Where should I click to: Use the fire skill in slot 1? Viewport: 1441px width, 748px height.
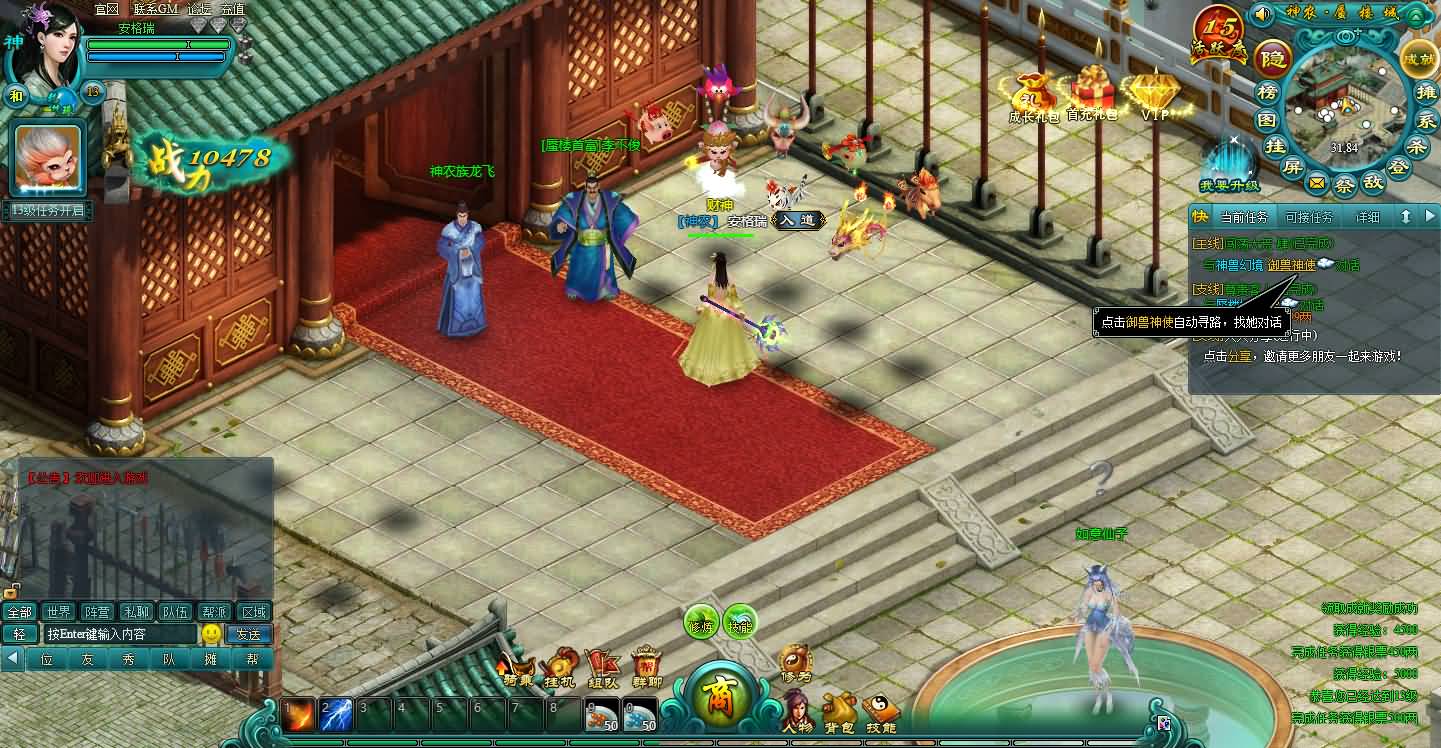pos(297,715)
